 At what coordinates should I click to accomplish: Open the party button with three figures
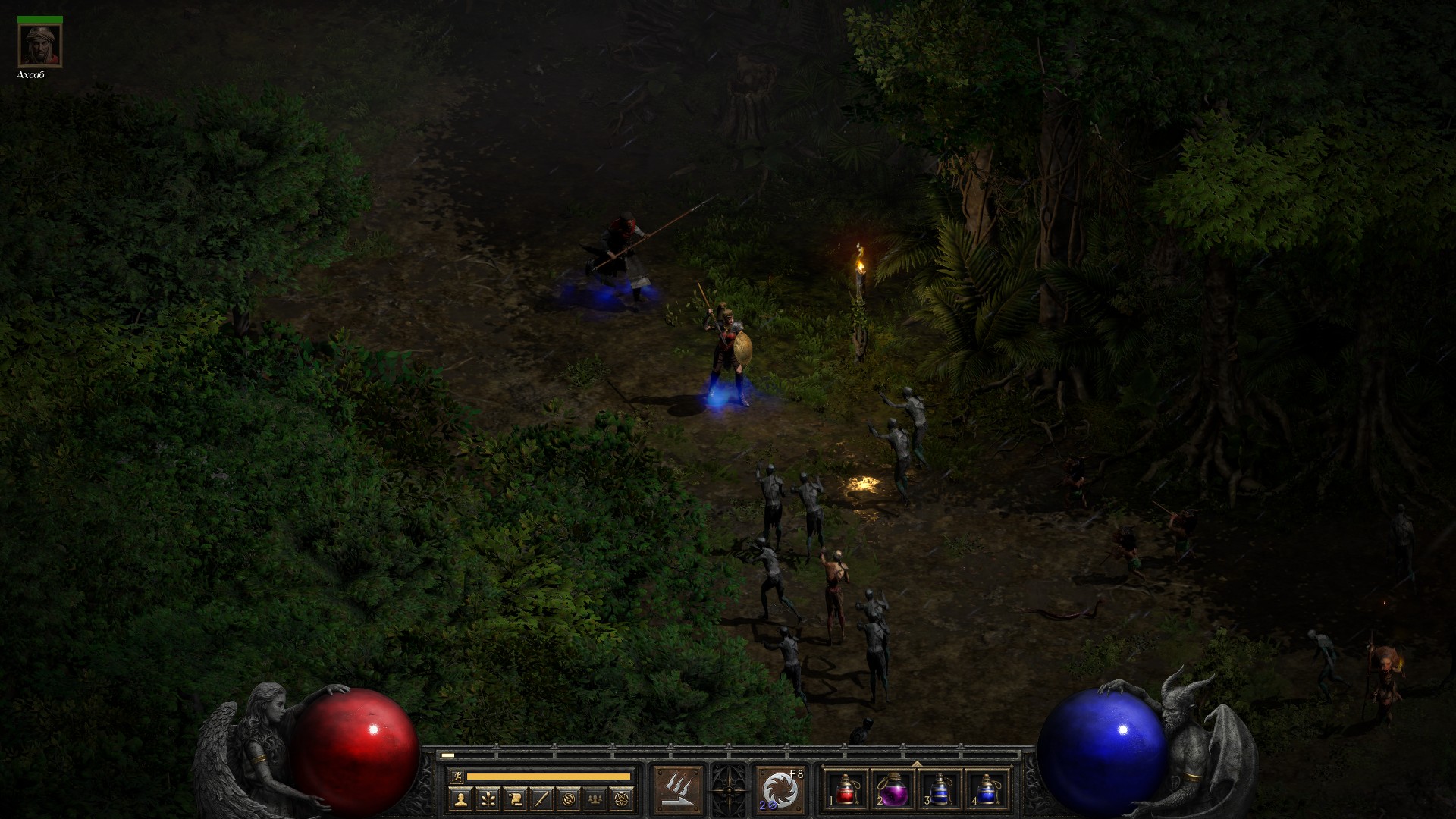[x=595, y=798]
